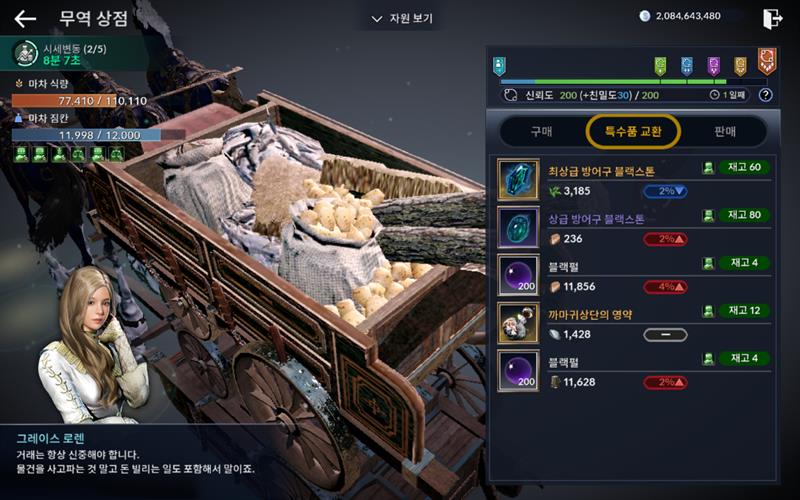Go back using the arrow button
Viewport: 800px width, 500px height.
click(25, 18)
